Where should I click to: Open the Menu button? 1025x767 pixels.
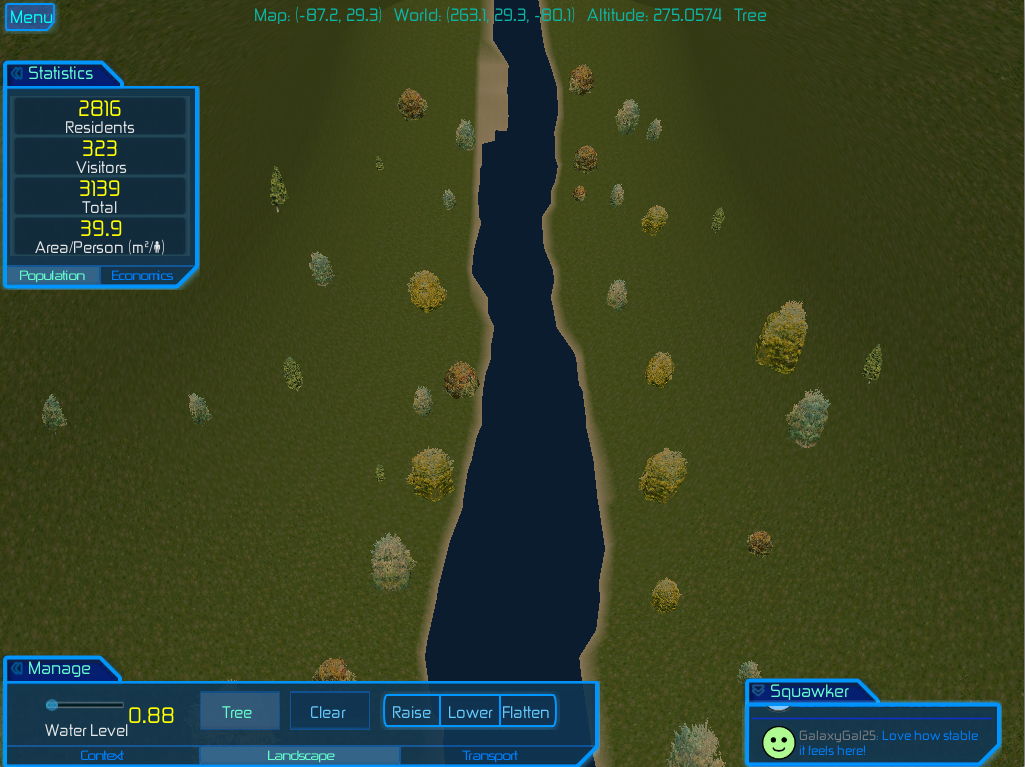[30, 17]
